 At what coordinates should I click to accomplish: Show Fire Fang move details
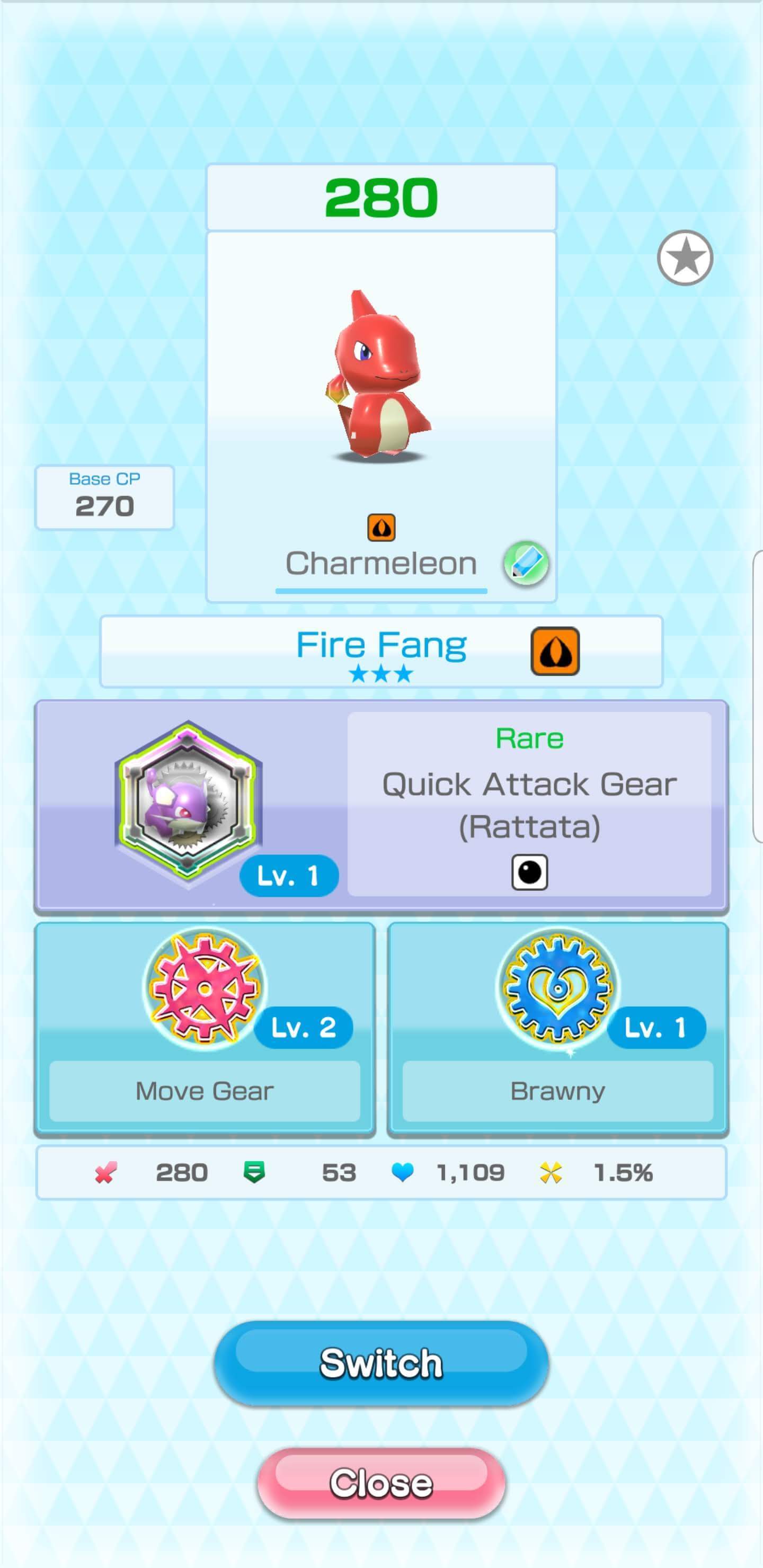point(381,651)
